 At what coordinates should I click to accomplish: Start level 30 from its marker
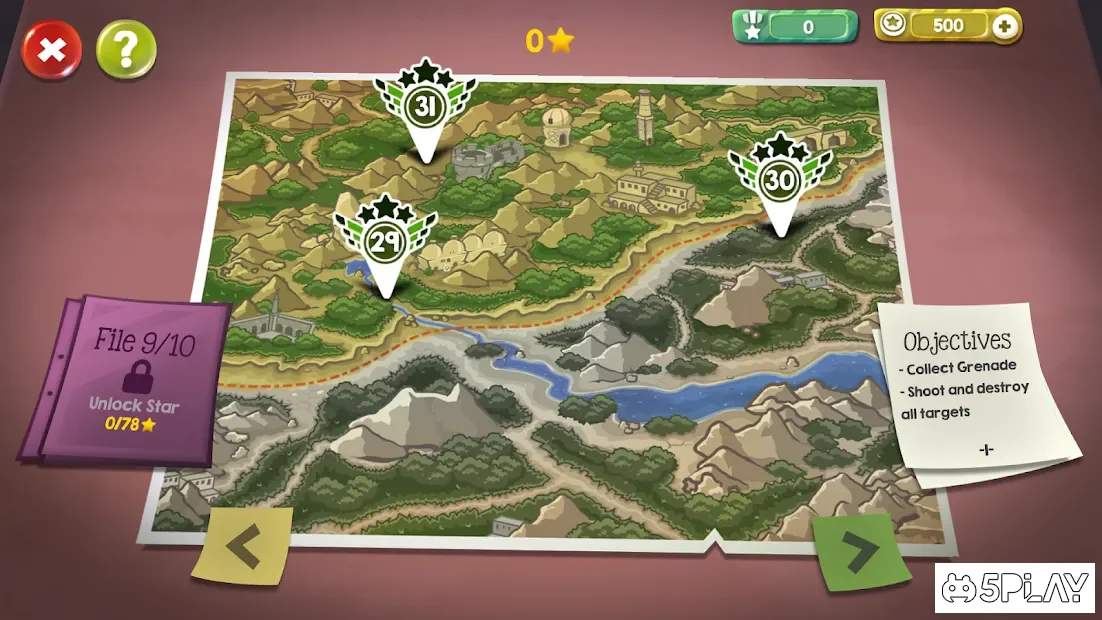tap(779, 181)
